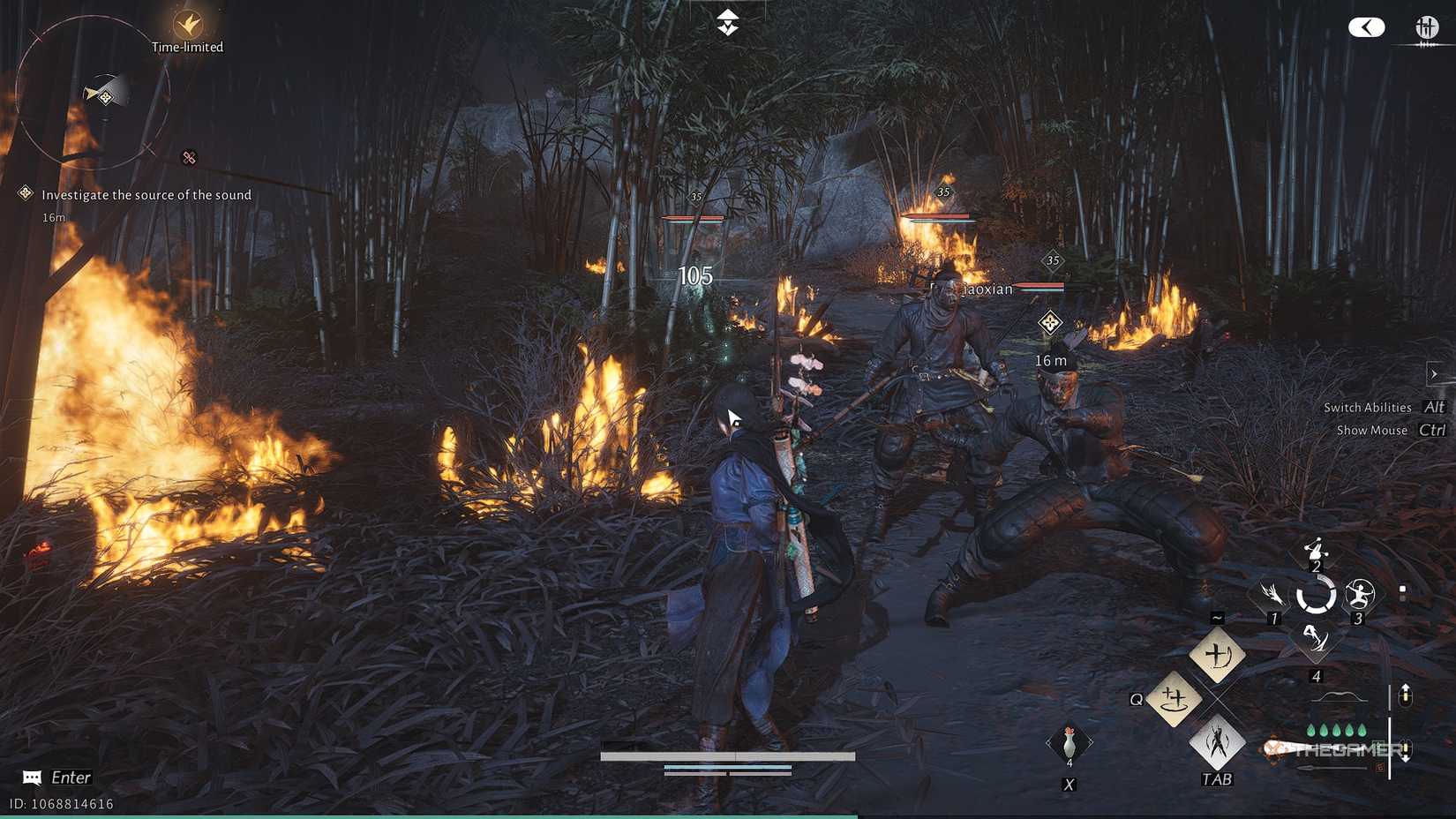Open the round gate-symbol menu icon
The height and width of the screenshot is (819, 1456).
[x=1426, y=27]
